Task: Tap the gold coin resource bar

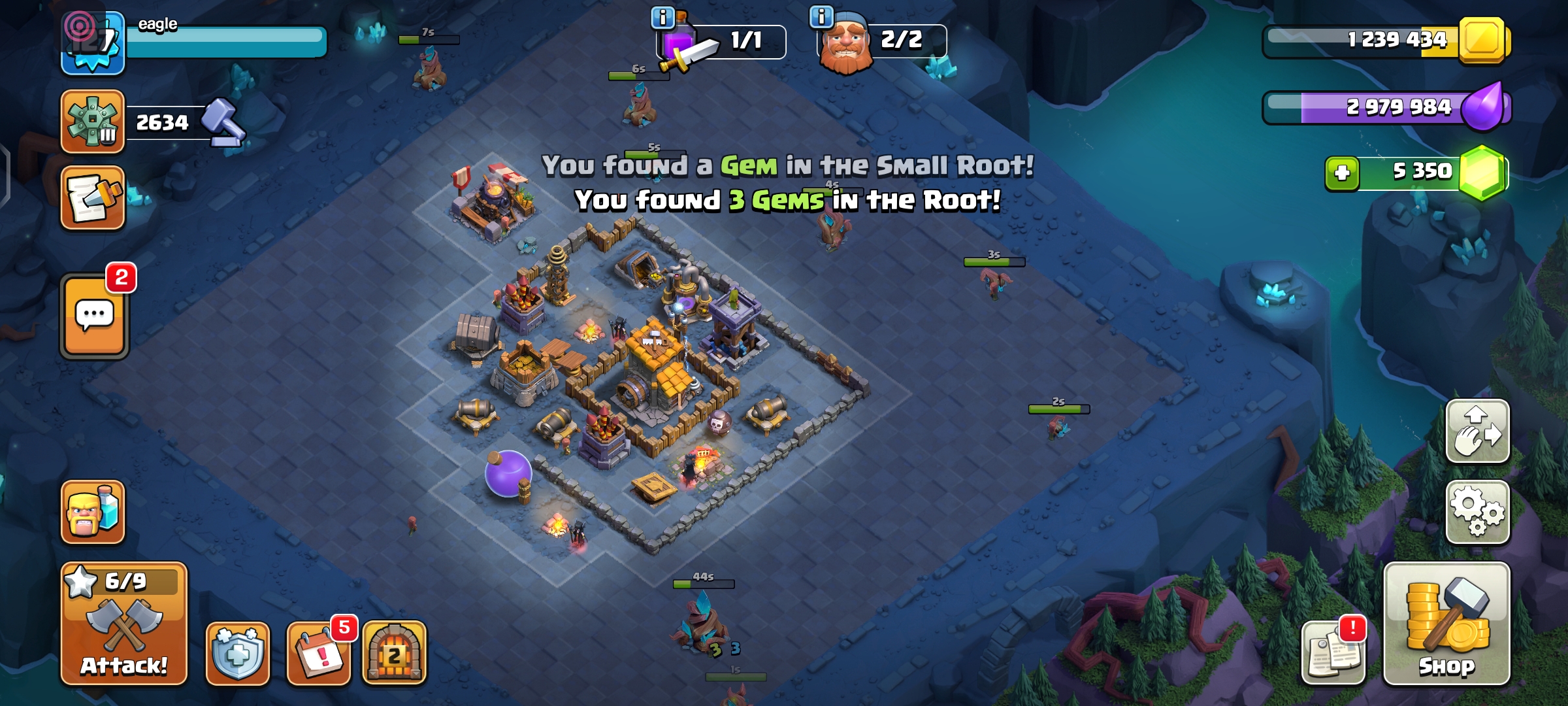Action: [x=1385, y=40]
